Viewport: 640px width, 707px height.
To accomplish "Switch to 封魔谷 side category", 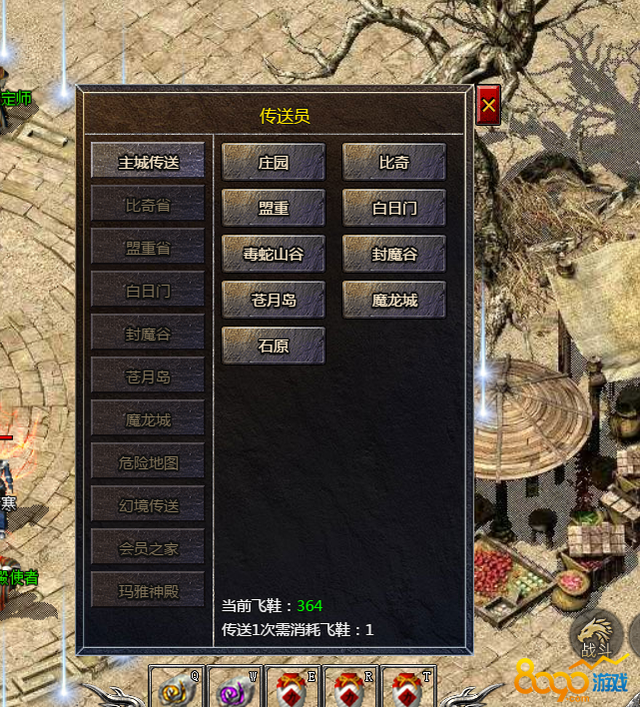I will tap(148, 334).
